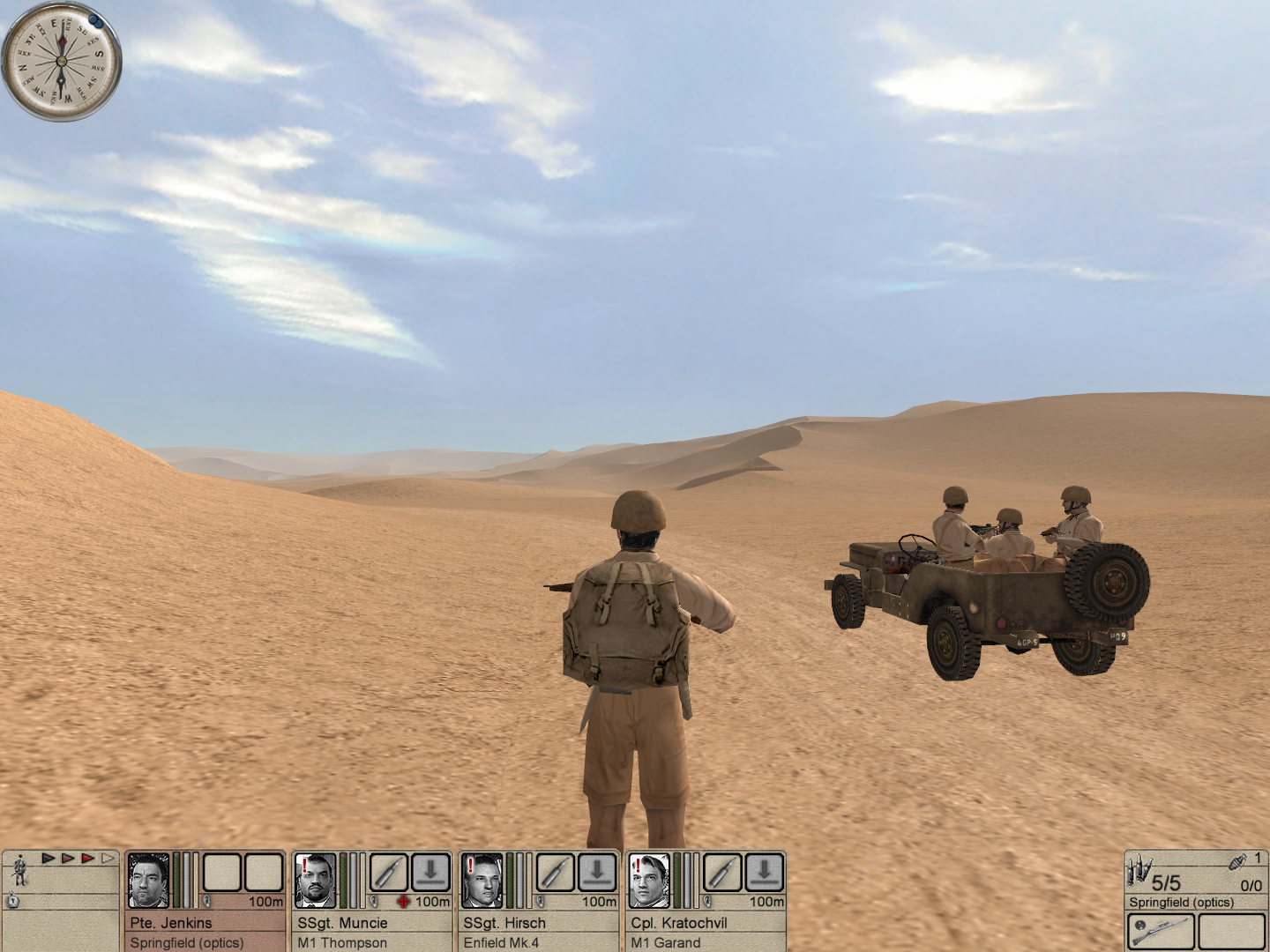Set speed with the dark black arrow

(x=49, y=858)
